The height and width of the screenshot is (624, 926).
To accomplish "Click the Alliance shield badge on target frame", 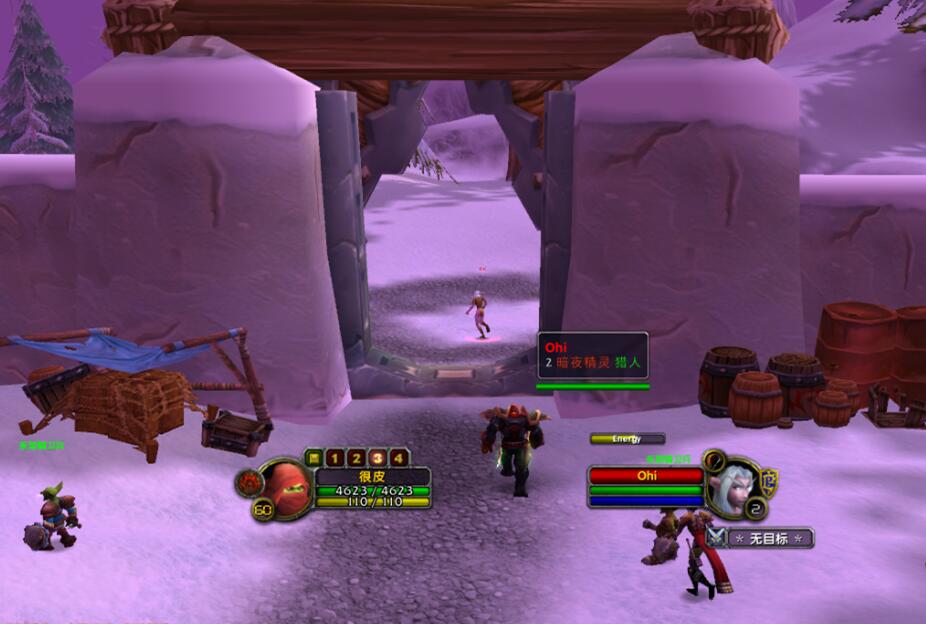I will 769,479.
